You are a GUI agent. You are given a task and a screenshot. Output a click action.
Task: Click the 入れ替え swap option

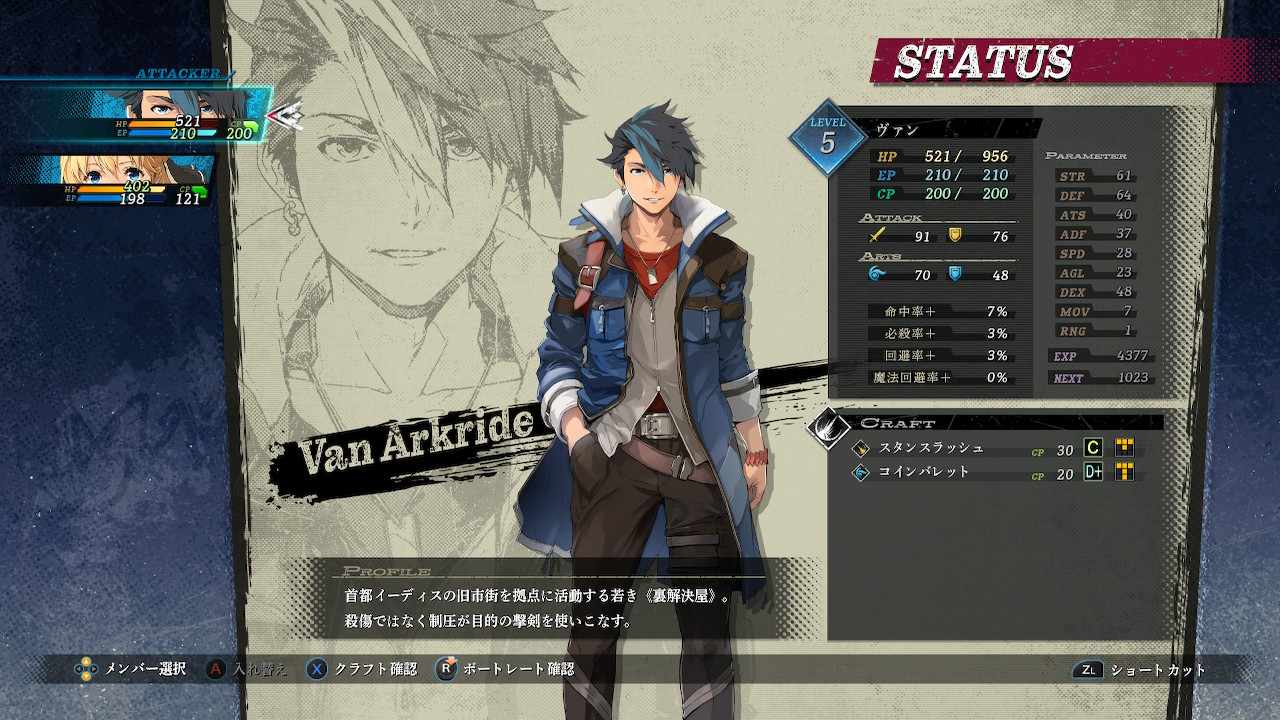point(245,669)
